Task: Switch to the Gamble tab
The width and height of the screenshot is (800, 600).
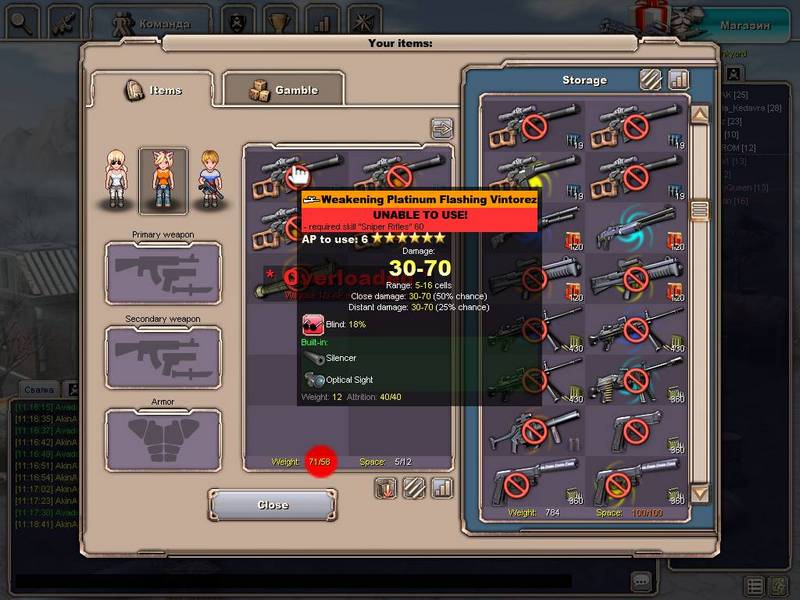Action: click(283, 91)
